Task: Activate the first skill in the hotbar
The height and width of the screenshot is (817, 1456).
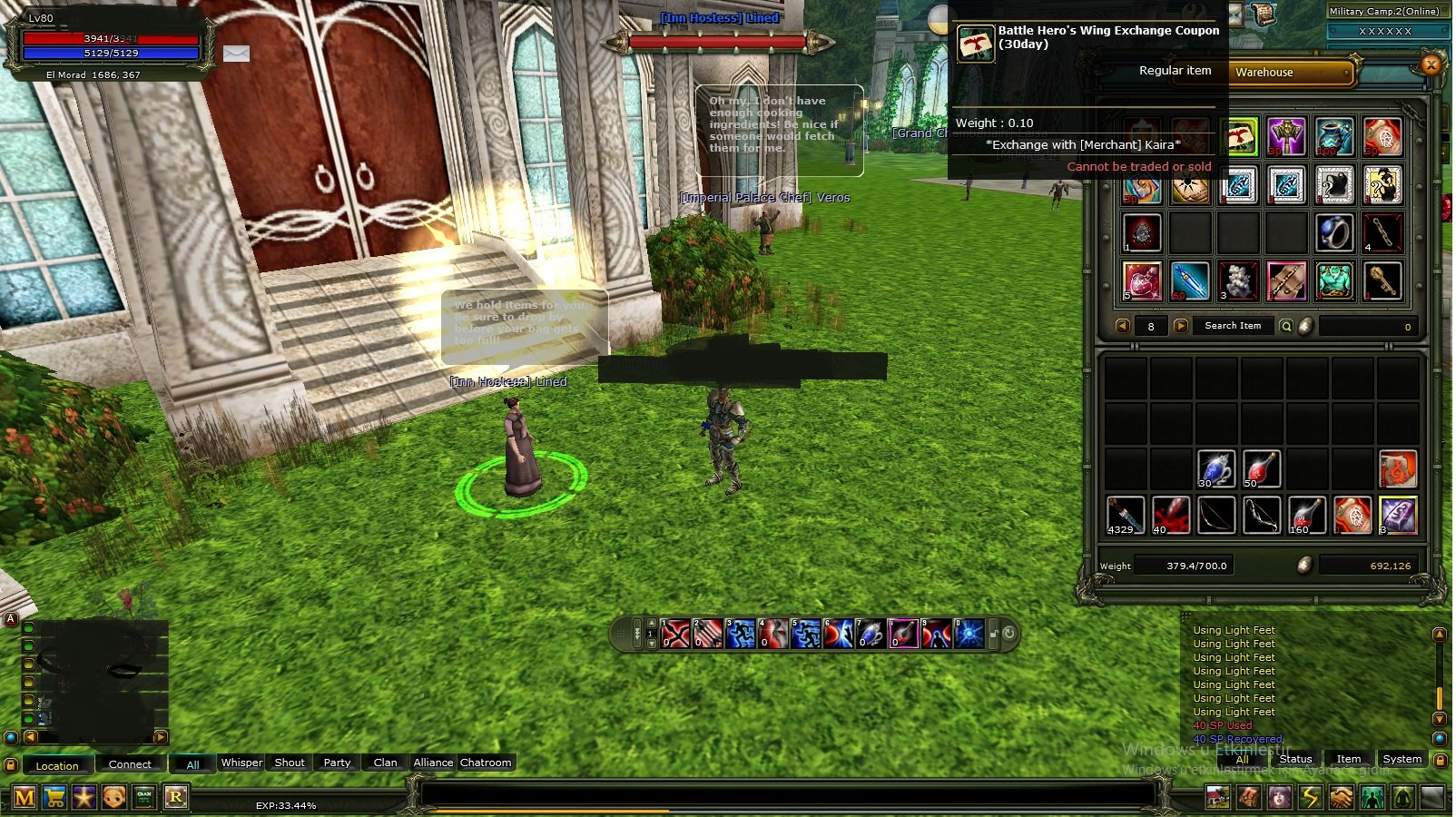Action: 676,634
